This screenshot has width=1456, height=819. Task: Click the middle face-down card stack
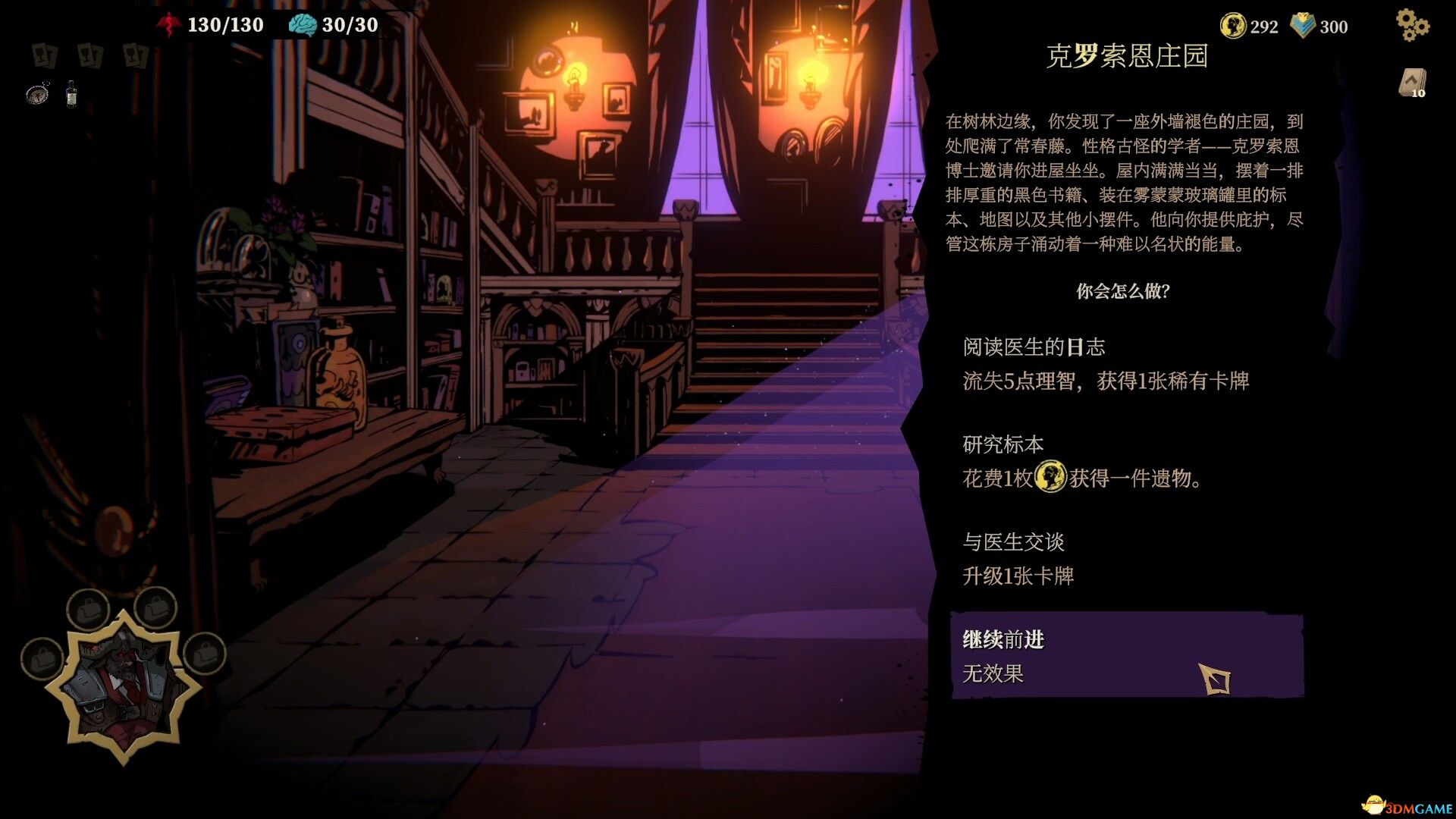[x=89, y=55]
